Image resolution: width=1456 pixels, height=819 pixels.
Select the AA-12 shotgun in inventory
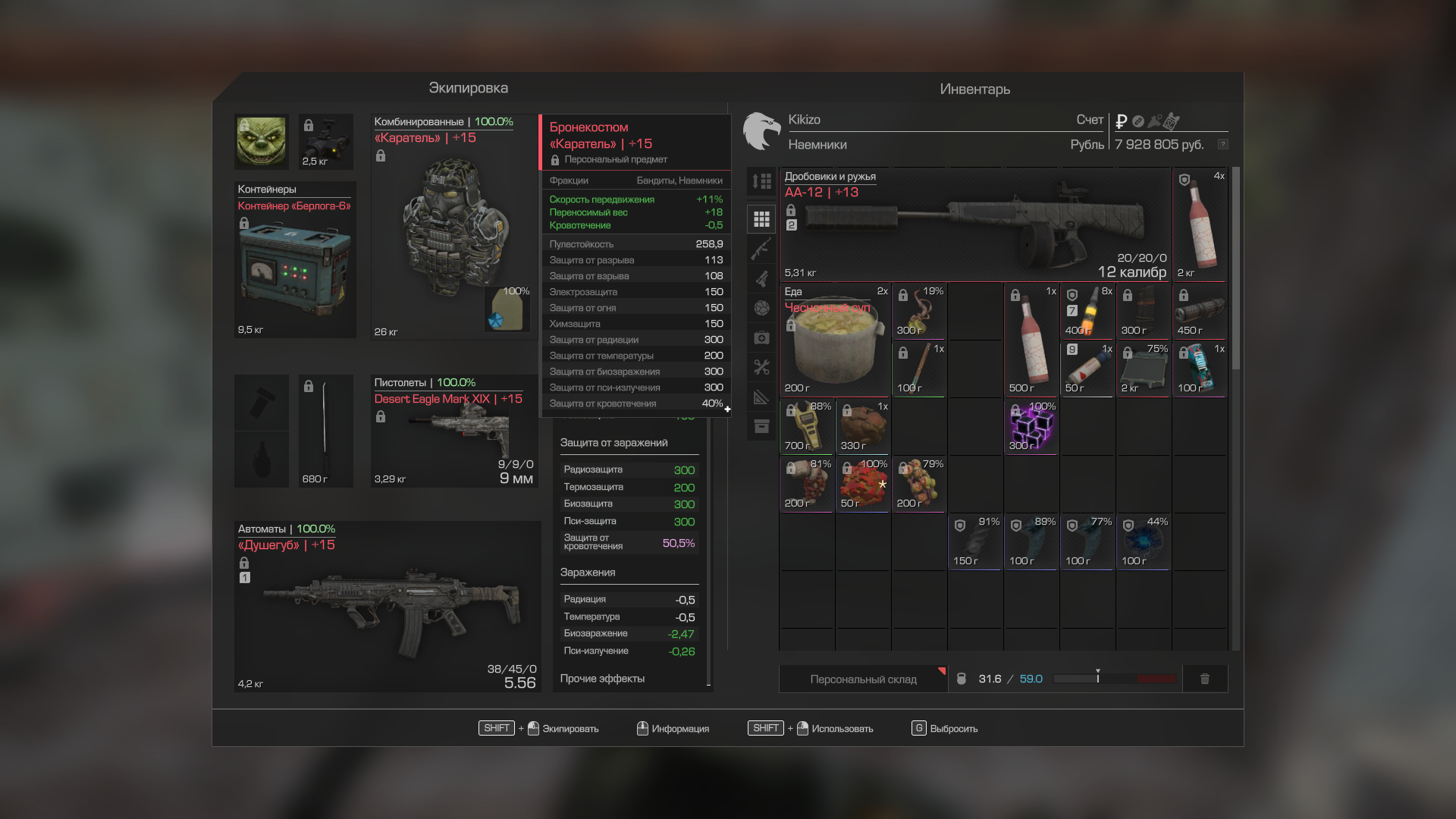(x=974, y=224)
